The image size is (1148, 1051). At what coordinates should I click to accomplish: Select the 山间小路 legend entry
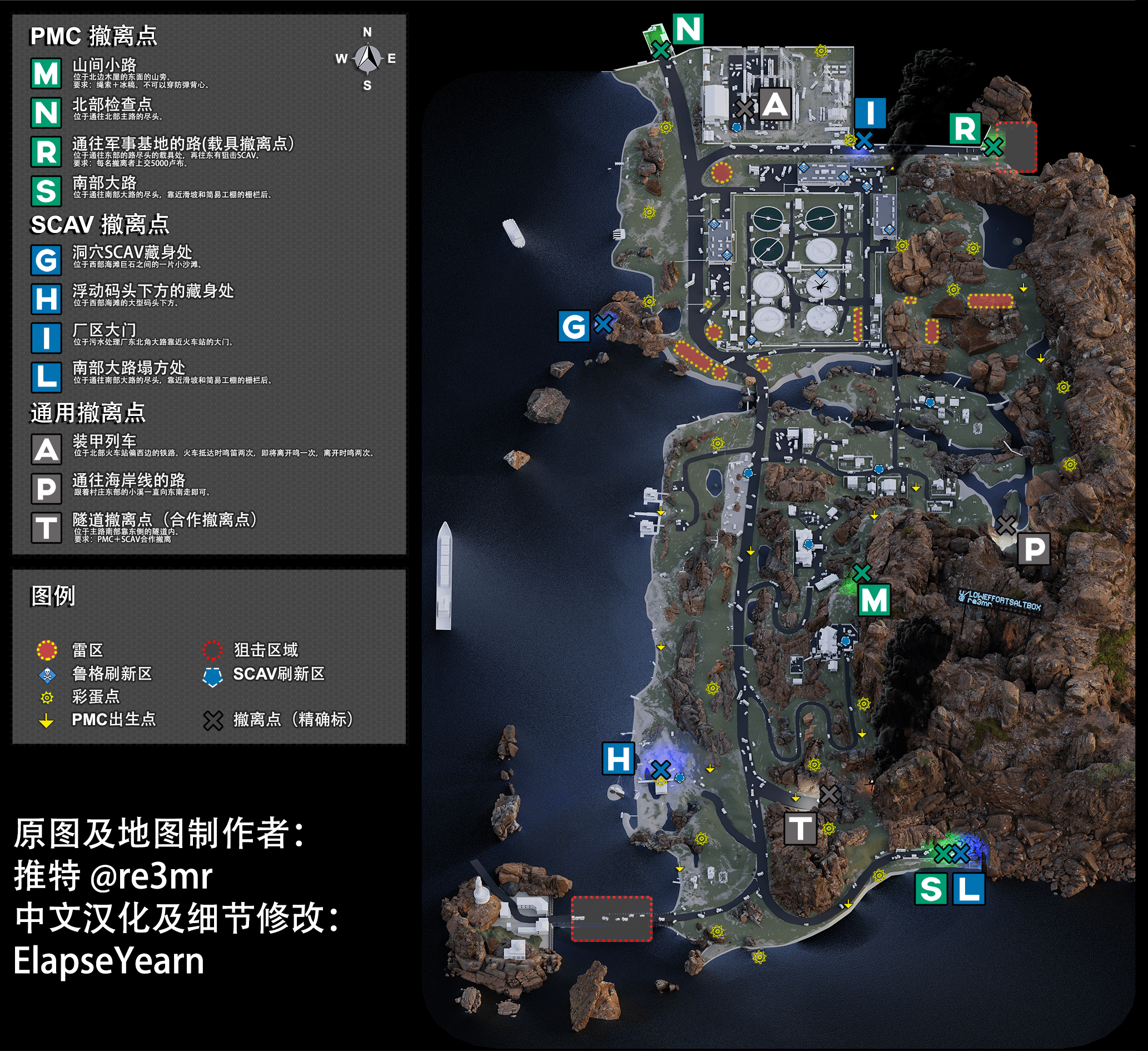[104, 66]
